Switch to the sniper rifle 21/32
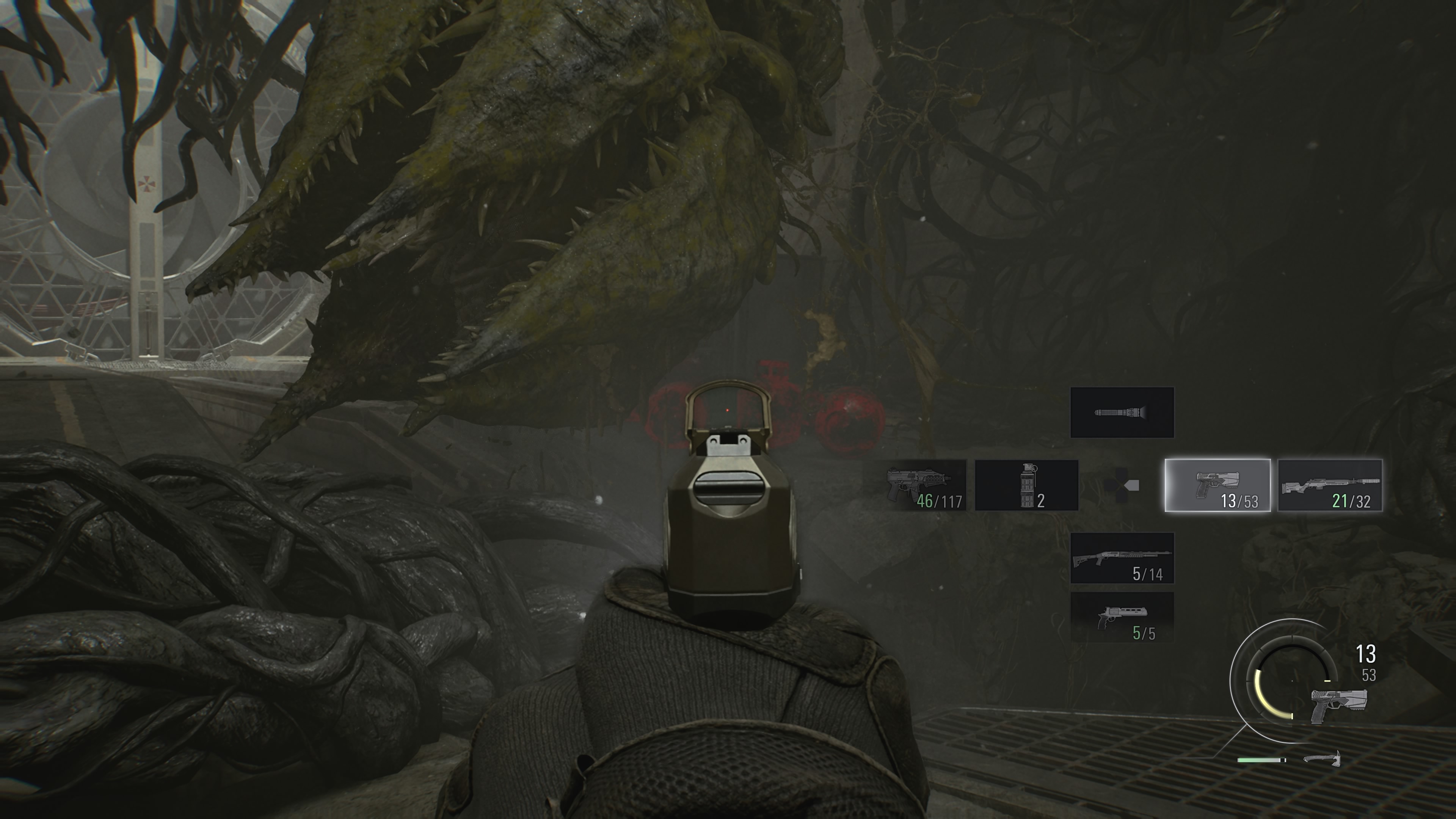 point(1330,485)
